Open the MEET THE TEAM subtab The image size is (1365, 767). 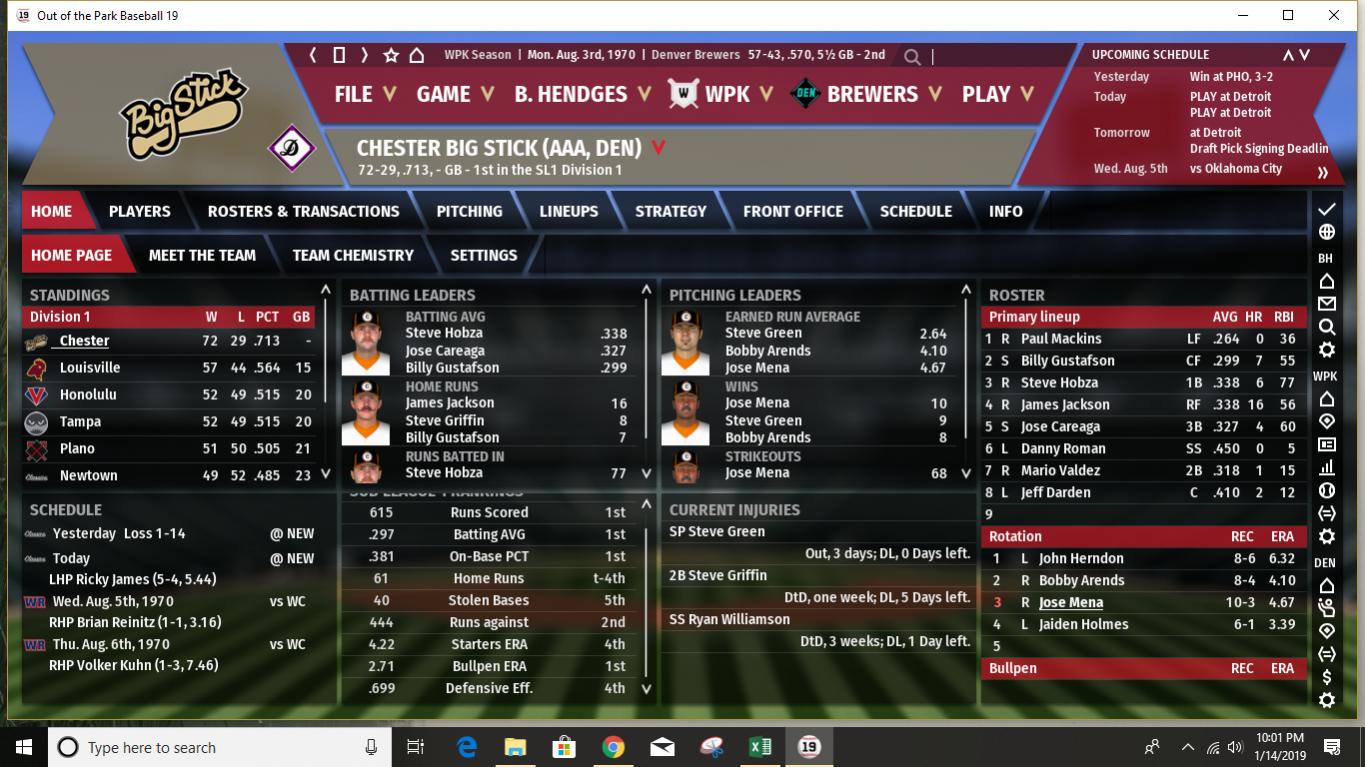click(202, 255)
